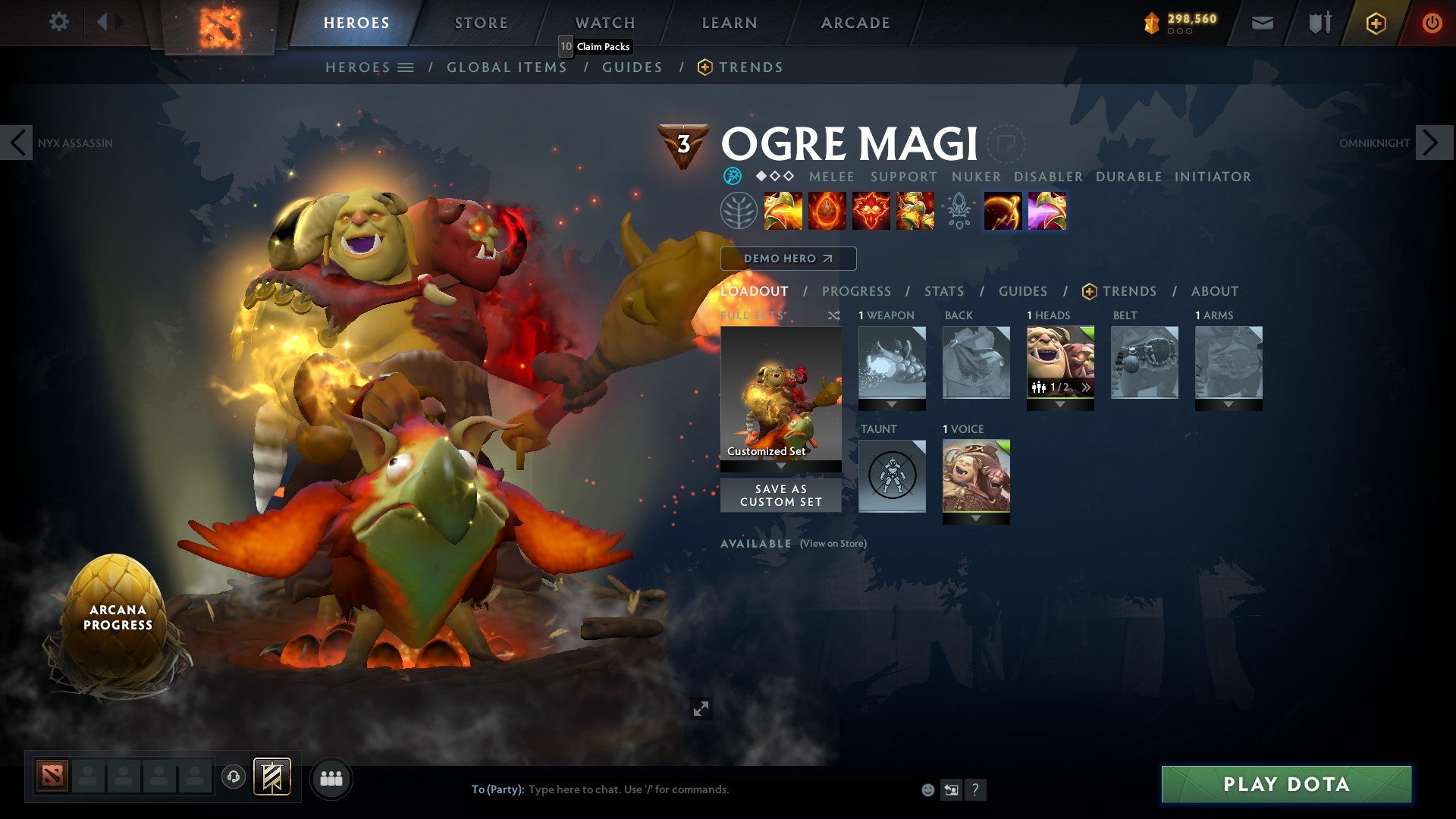
Task: Click the View on Store link
Action: pyautogui.click(x=832, y=544)
